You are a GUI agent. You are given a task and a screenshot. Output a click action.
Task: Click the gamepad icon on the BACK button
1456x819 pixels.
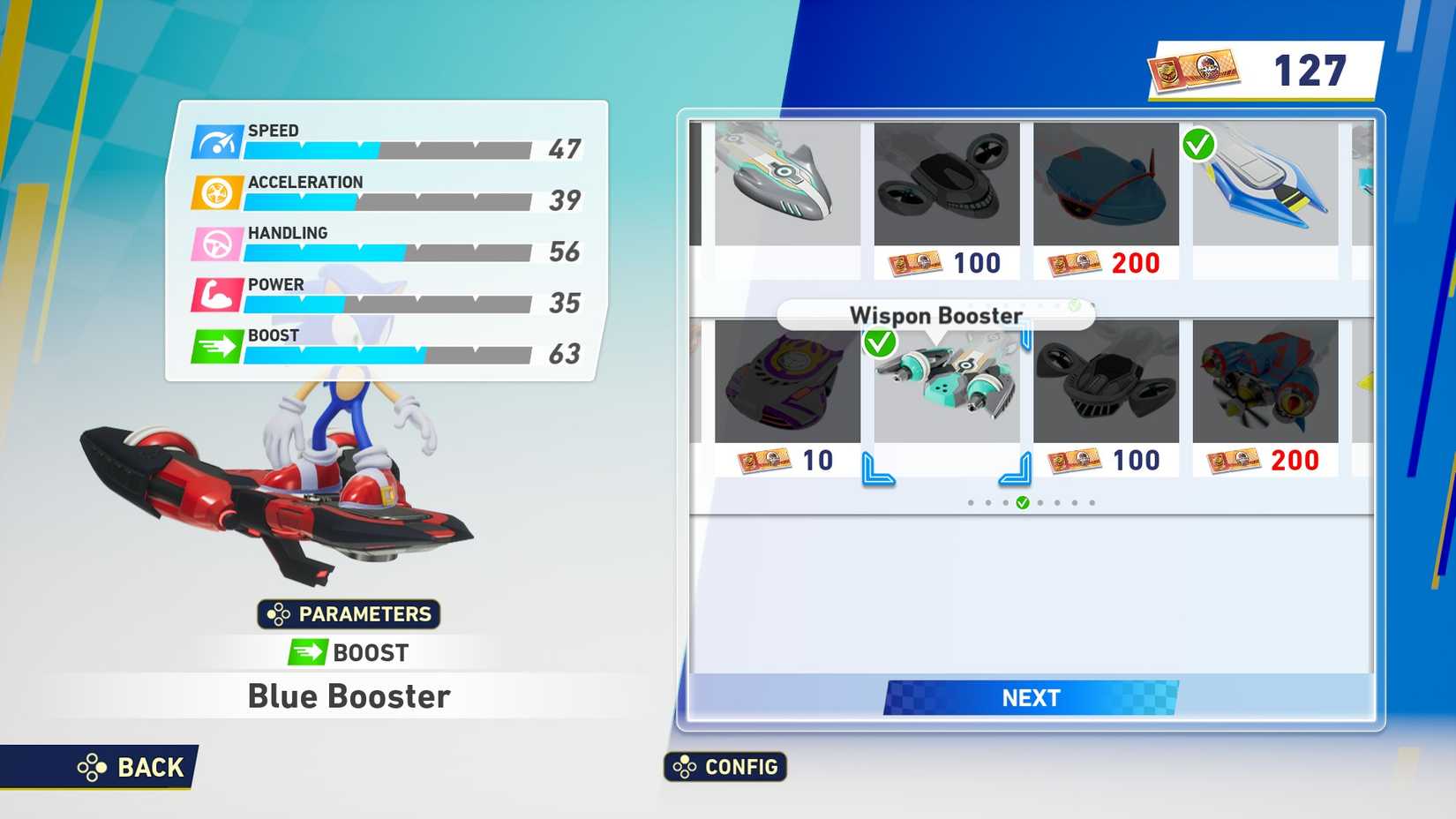[91, 767]
